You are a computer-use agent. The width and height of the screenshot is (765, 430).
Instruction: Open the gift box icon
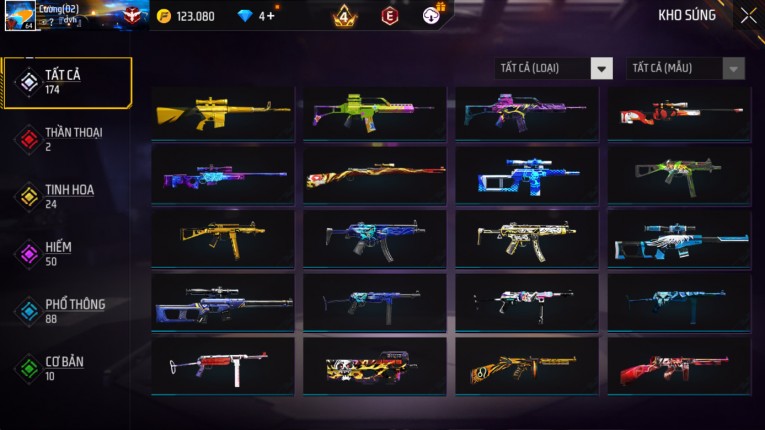pyautogui.click(x=433, y=15)
